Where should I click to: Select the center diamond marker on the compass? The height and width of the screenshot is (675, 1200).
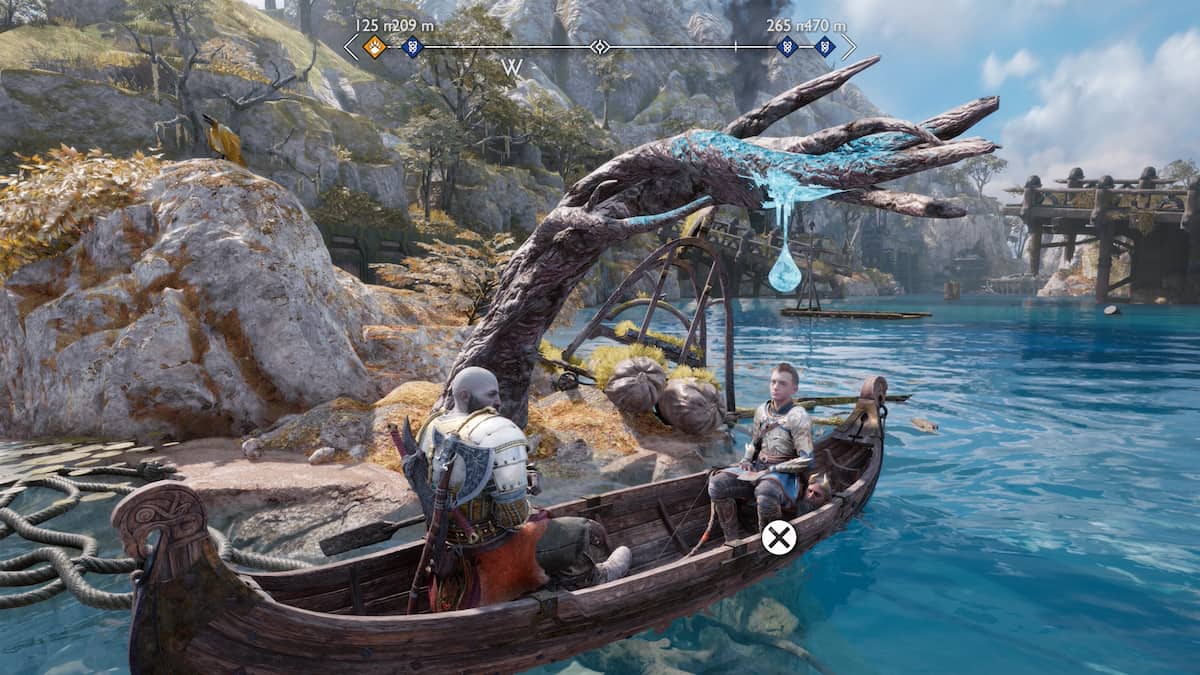coord(599,46)
